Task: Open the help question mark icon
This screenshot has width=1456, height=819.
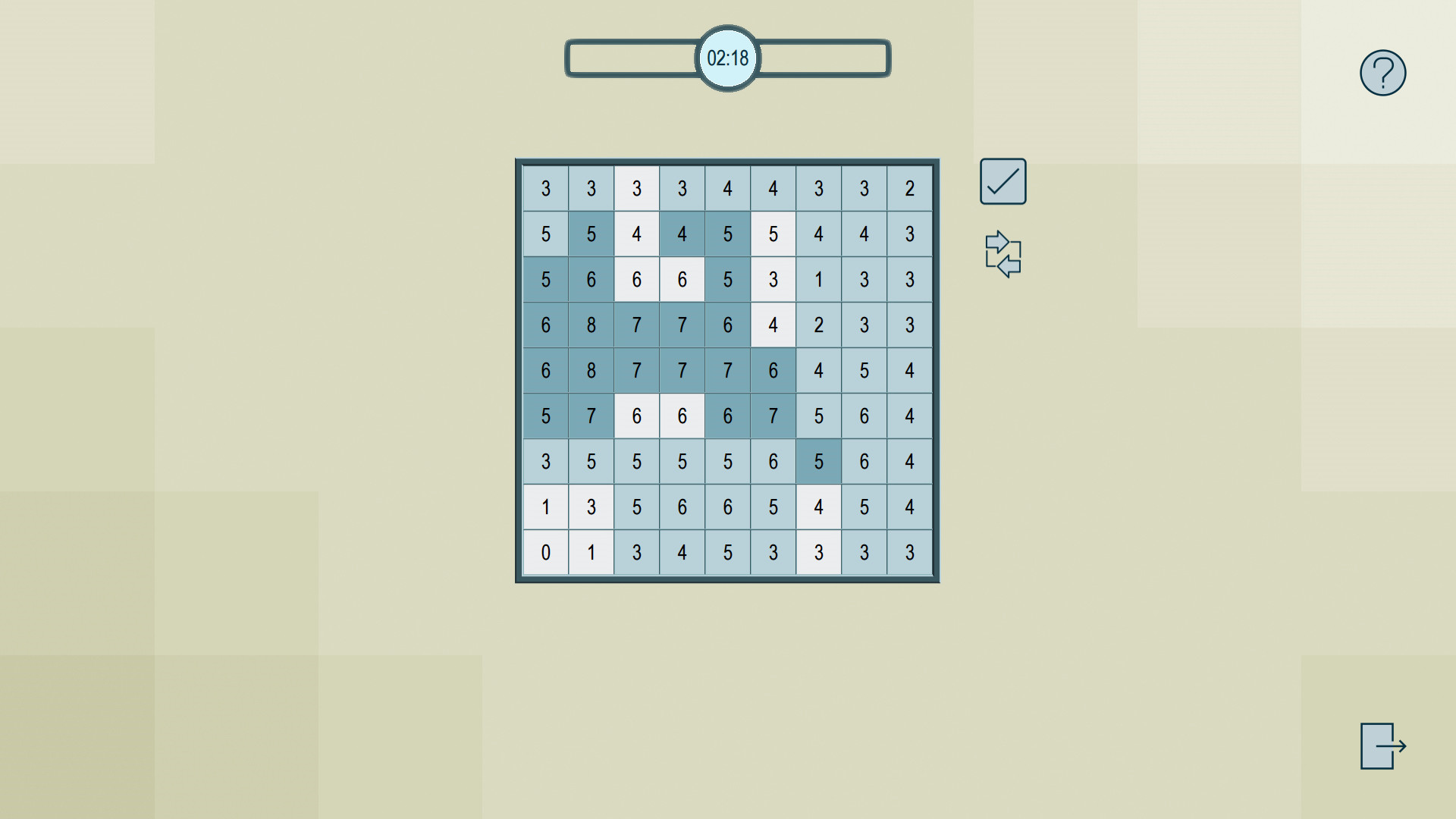Action: [x=1382, y=72]
